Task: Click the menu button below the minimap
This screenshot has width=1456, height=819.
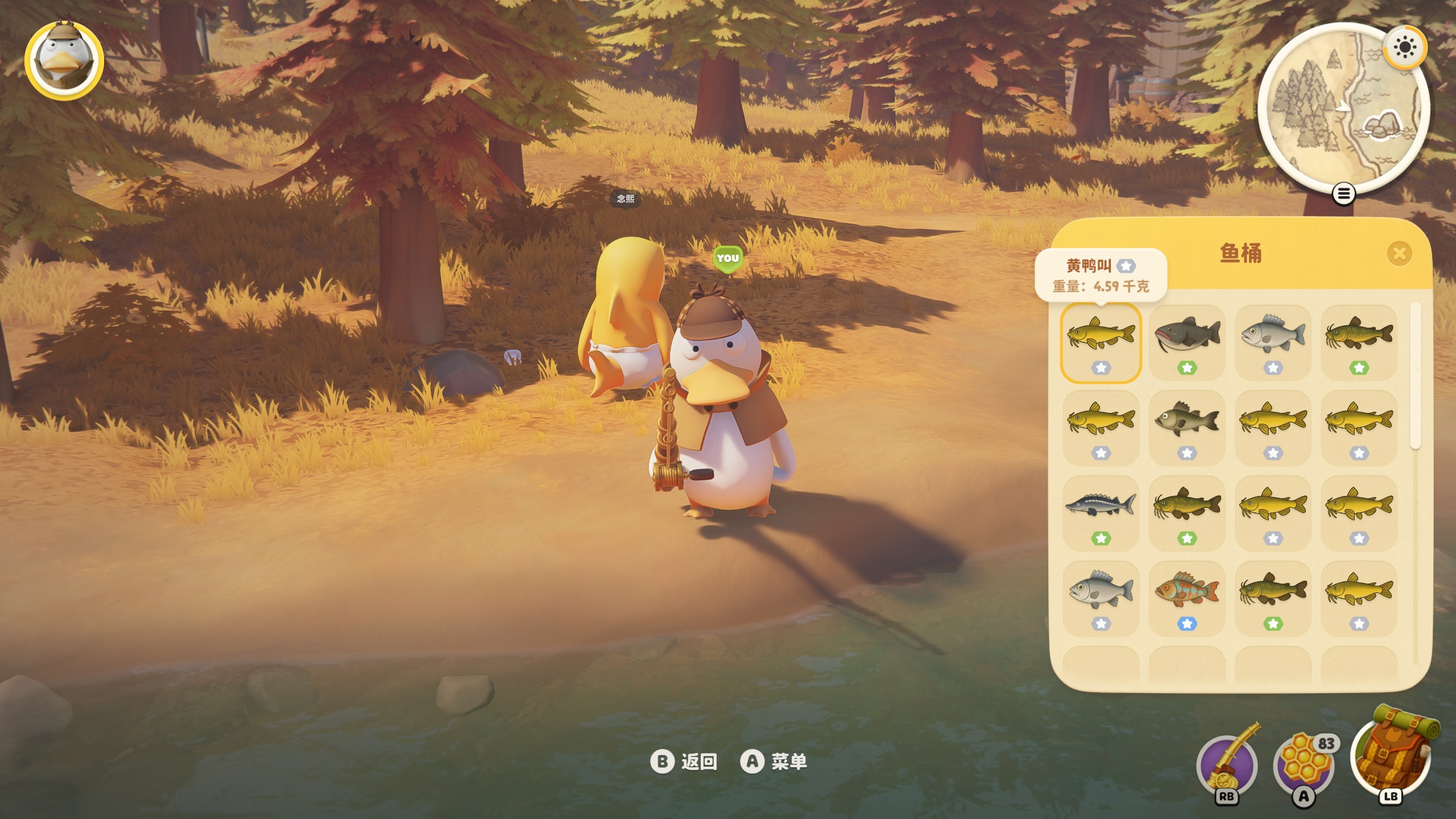Action: point(1343,195)
